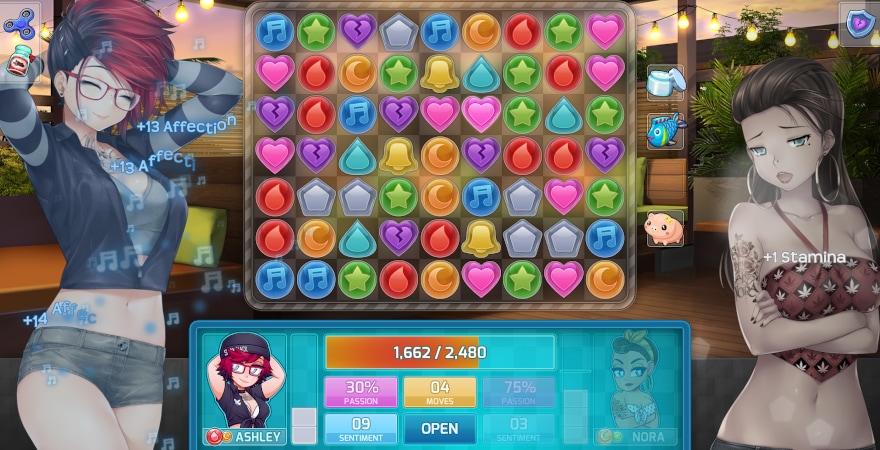Select the bell tile between red drop and pentagon
The height and width of the screenshot is (450, 880).
coord(481,237)
